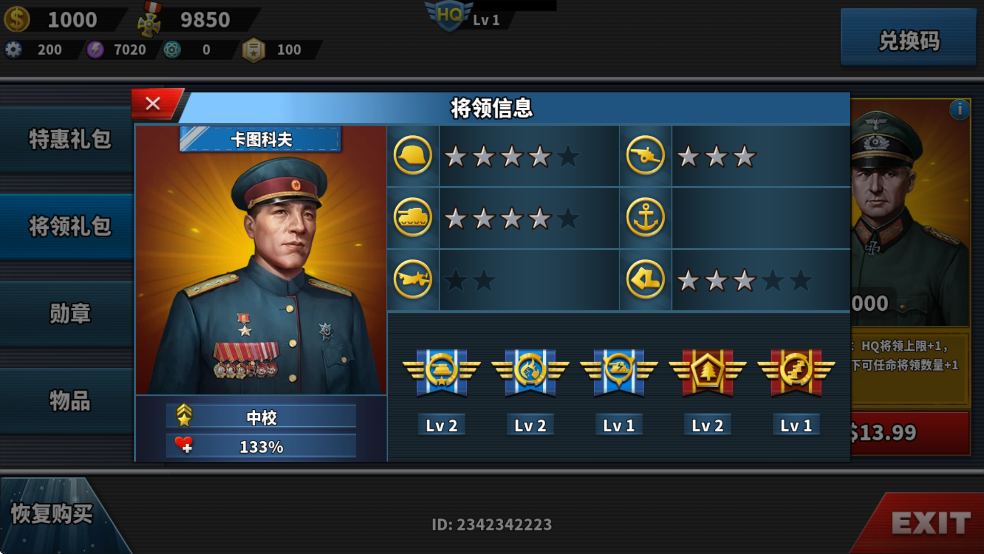This screenshot has height=554, width=984.
Task: Close the general info panel
Action: click(154, 103)
